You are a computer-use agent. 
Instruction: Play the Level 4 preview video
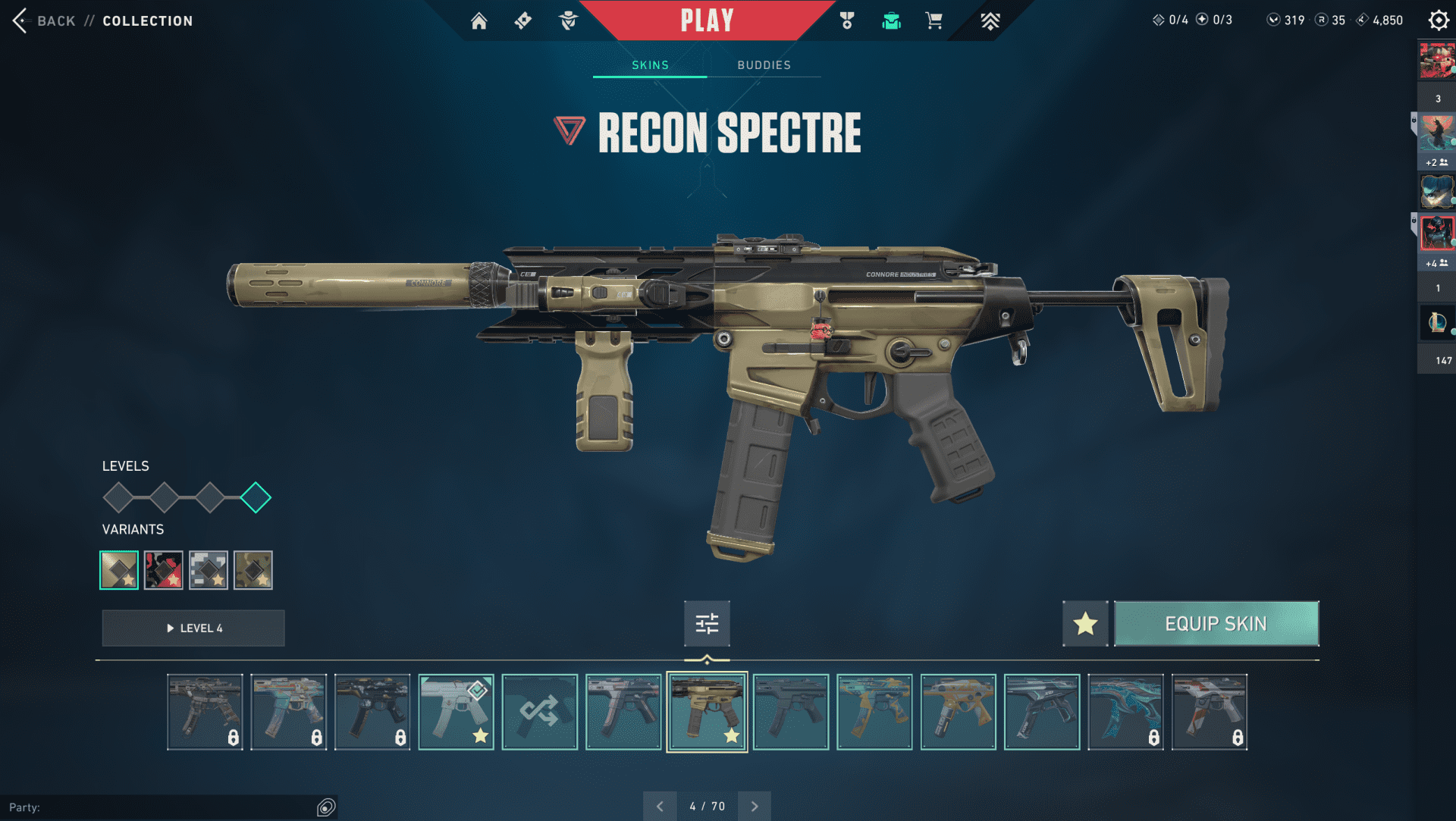(x=193, y=628)
